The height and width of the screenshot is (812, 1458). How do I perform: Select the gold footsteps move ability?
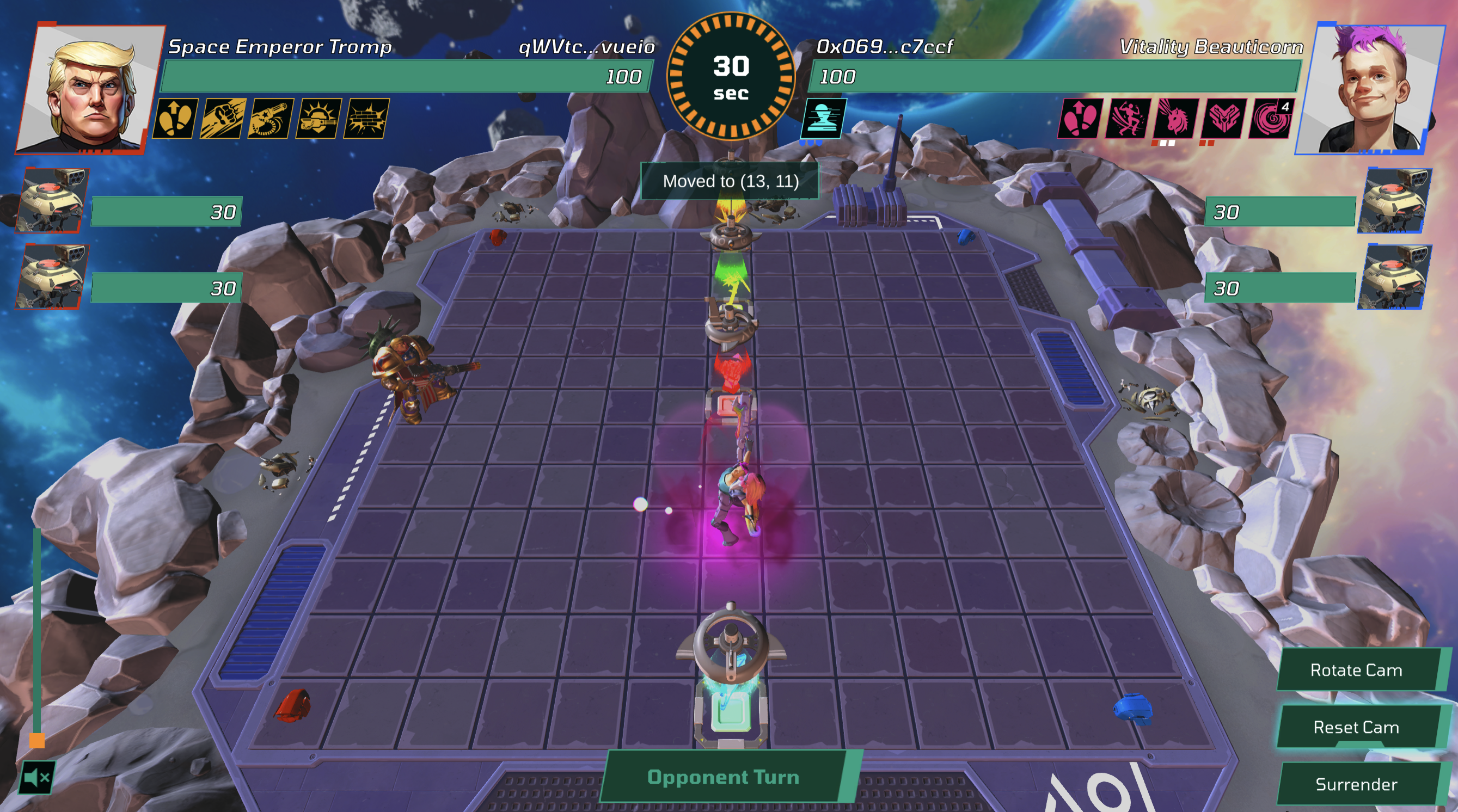[x=175, y=118]
